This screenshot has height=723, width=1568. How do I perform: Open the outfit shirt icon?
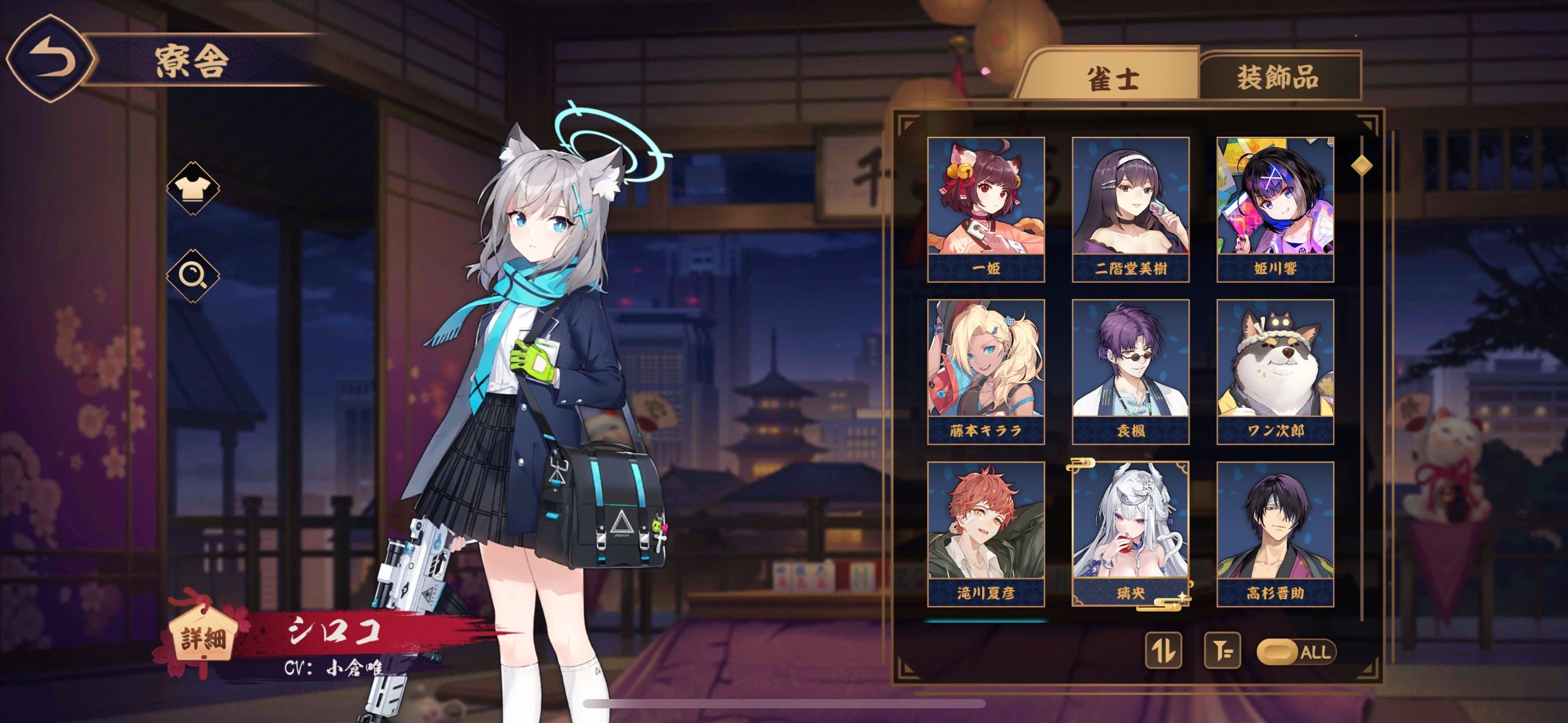point(193,188)
